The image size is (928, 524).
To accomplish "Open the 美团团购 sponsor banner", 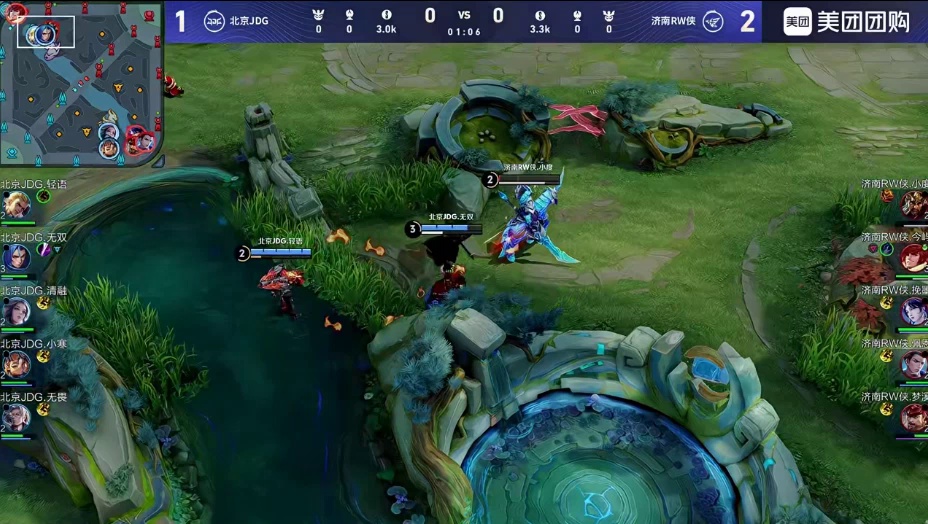I will click(845, 21).
